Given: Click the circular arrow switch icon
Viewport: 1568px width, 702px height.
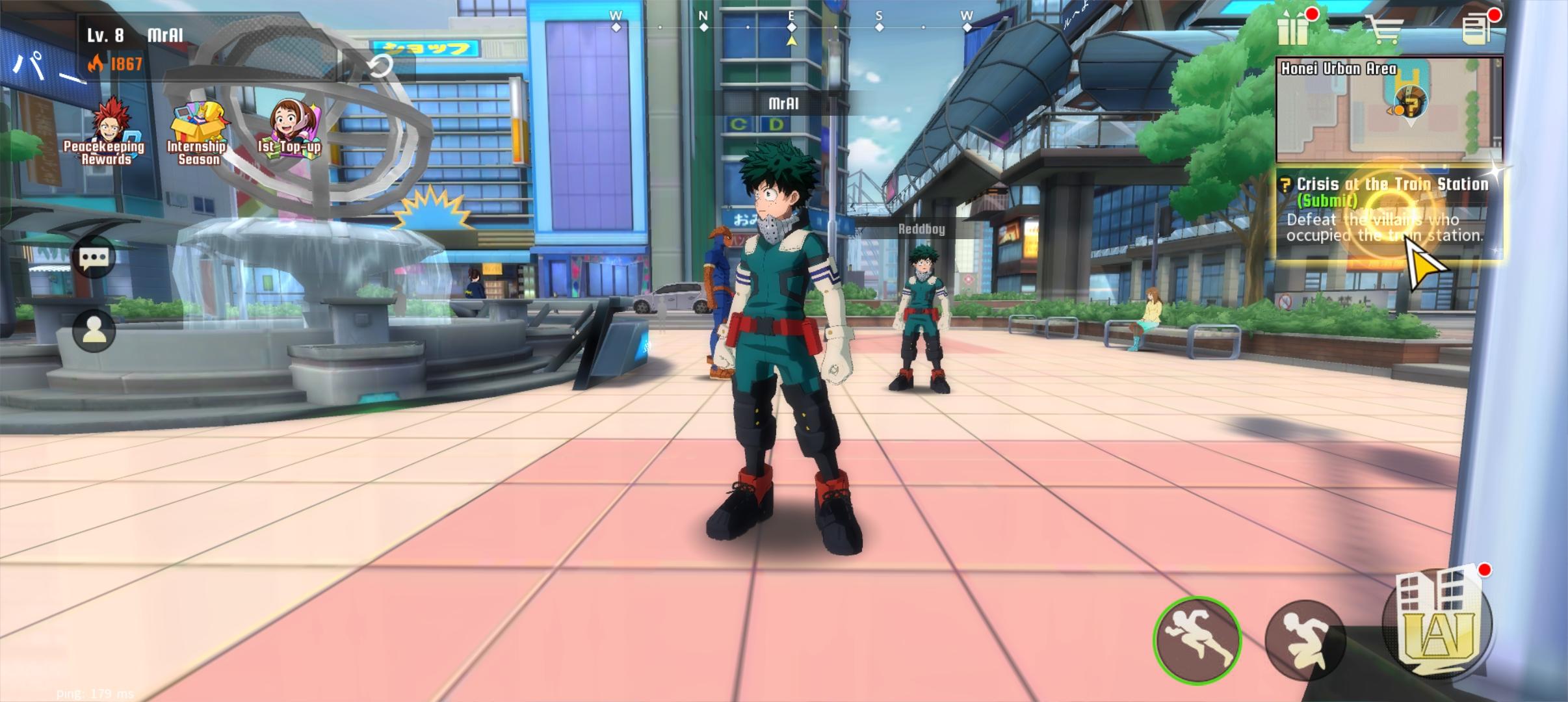Looking at the screenshot, I should [x=380, y=66].
